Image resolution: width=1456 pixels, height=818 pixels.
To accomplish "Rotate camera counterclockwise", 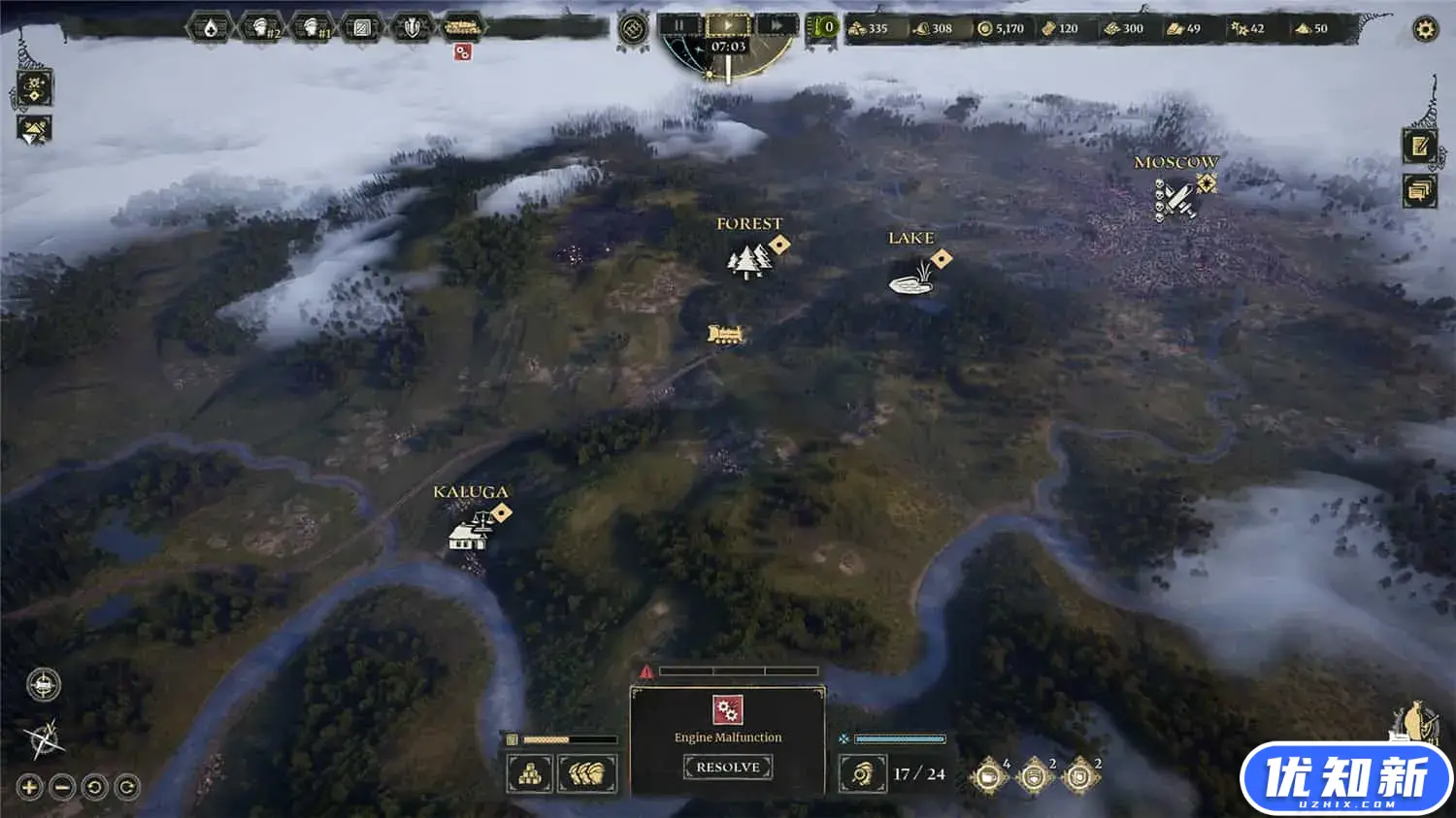I will coord(94,787).
